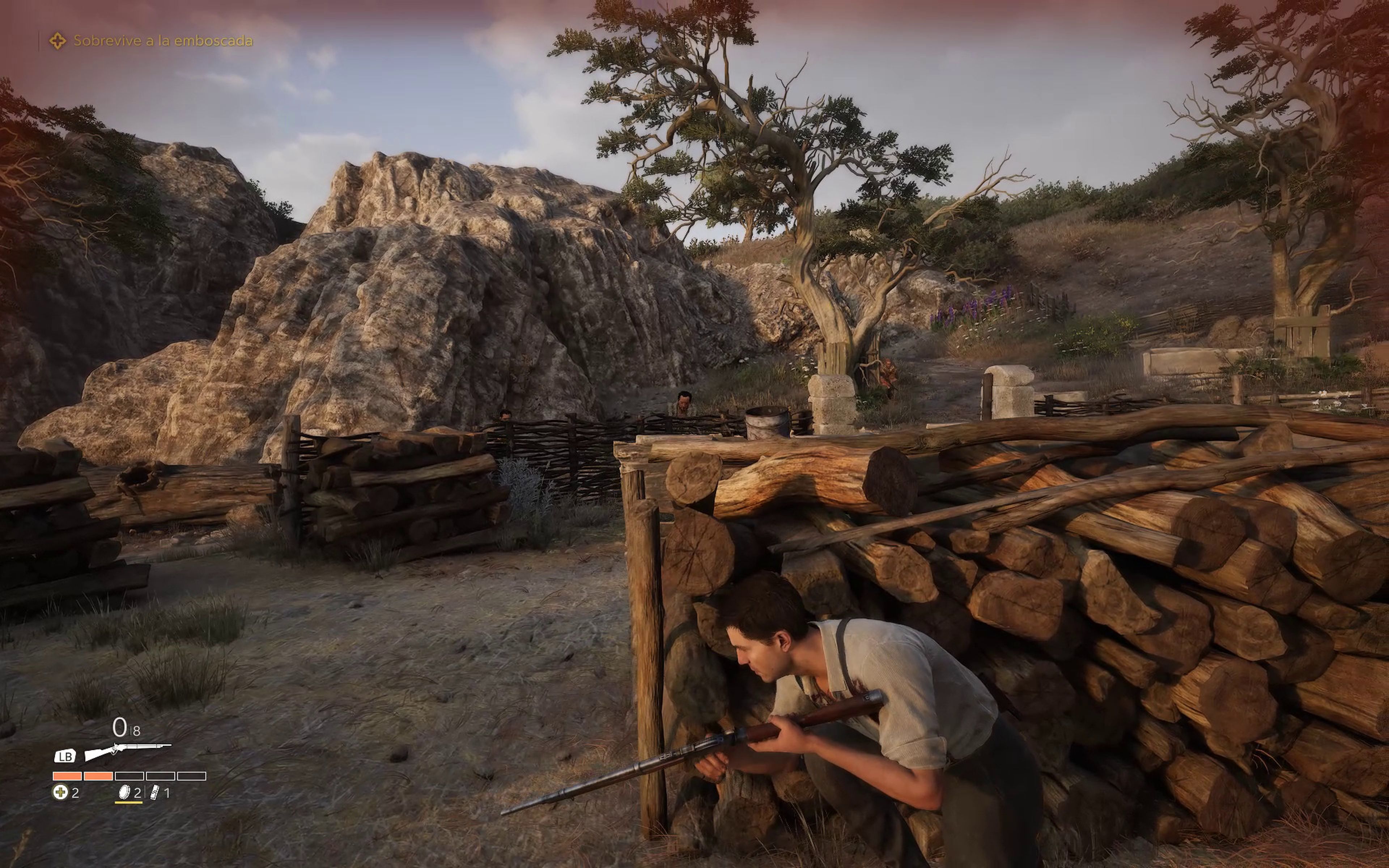Choose the bottle item icon
Image resolution: width=1389 pixels, height=868 pixels.
[154, 793]
